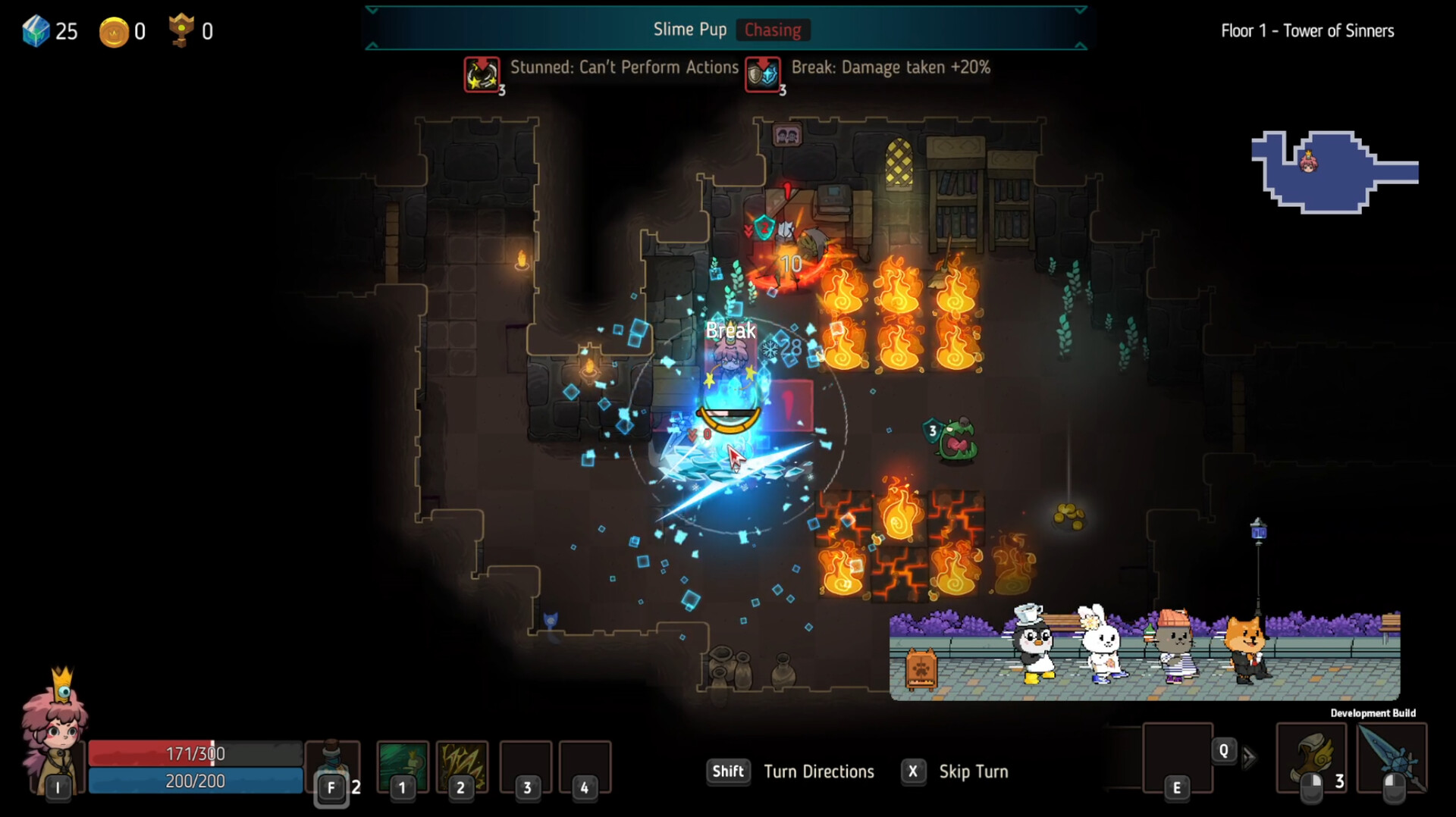Click the arrow next to the swap slot
This screenshot has width=1456, height=817.
pos(1249,757)
